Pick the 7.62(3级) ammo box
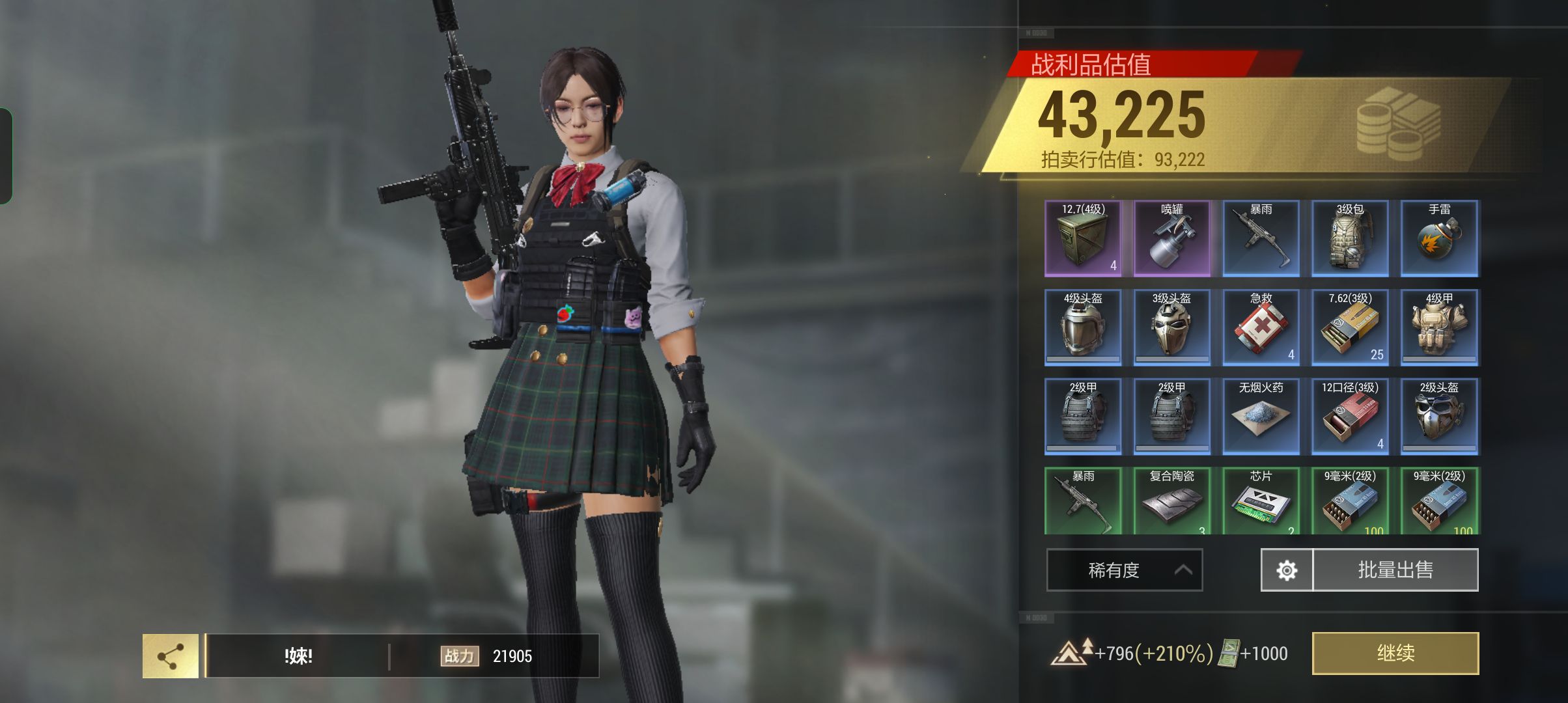 pyautogui.click(x=1350, y=327)
